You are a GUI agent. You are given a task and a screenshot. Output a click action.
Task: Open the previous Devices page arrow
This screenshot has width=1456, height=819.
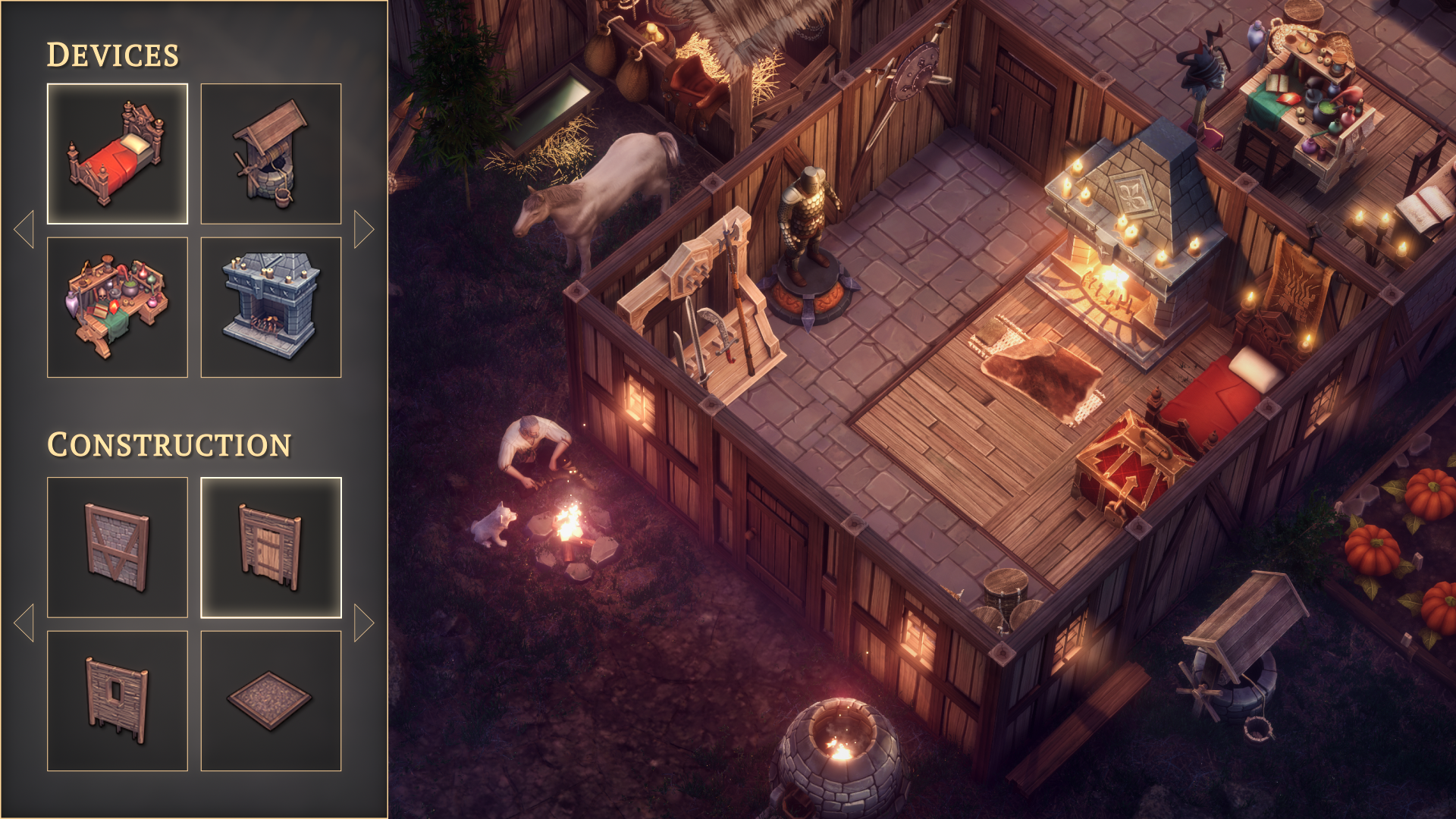[x=25, y=227]
